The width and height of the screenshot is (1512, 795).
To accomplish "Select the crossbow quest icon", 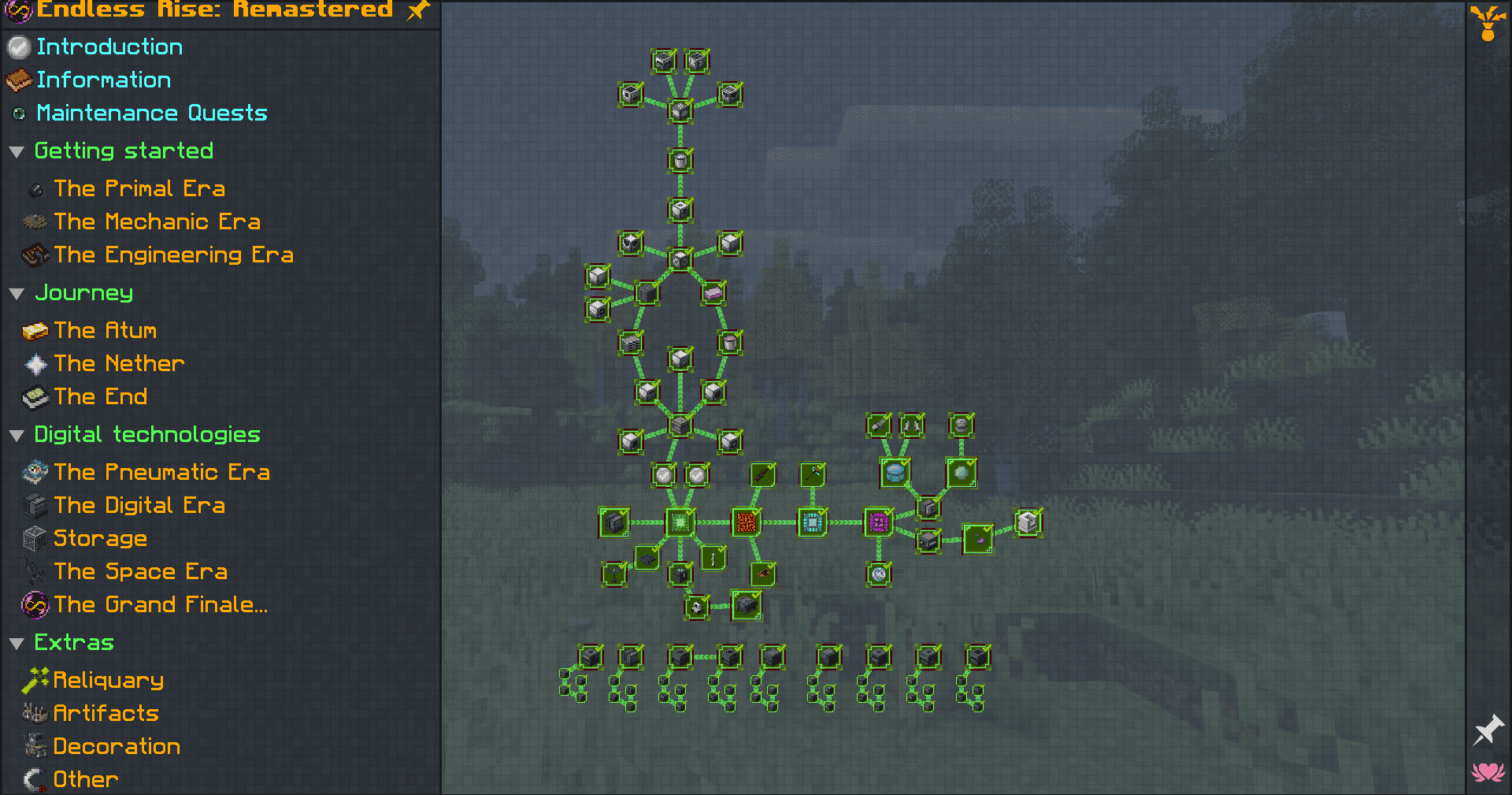I will 762,475.
